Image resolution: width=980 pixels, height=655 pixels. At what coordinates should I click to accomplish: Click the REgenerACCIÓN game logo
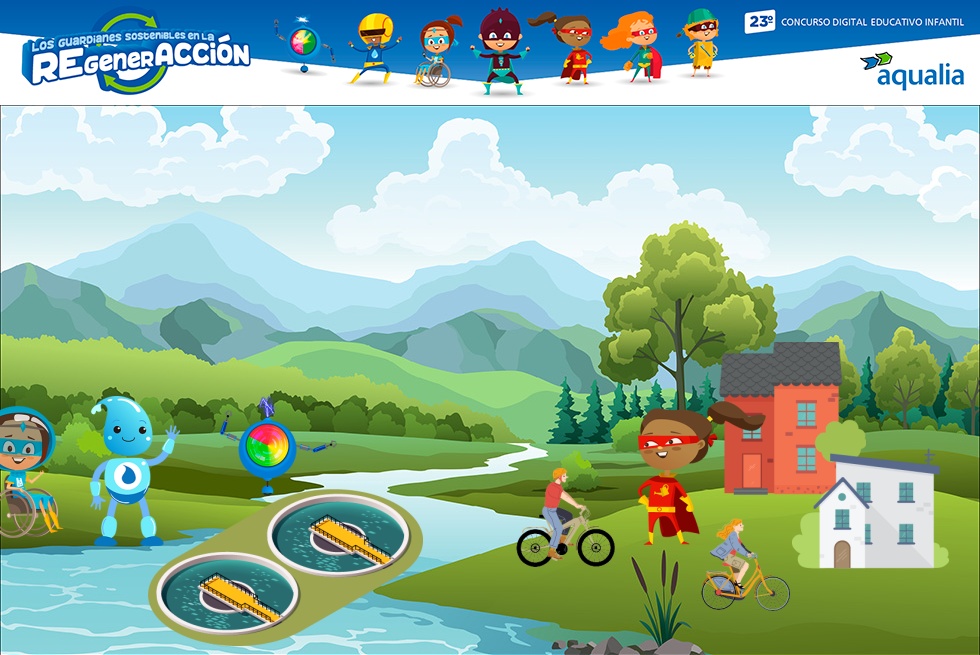pyautogui.click(x=135, y=53)
